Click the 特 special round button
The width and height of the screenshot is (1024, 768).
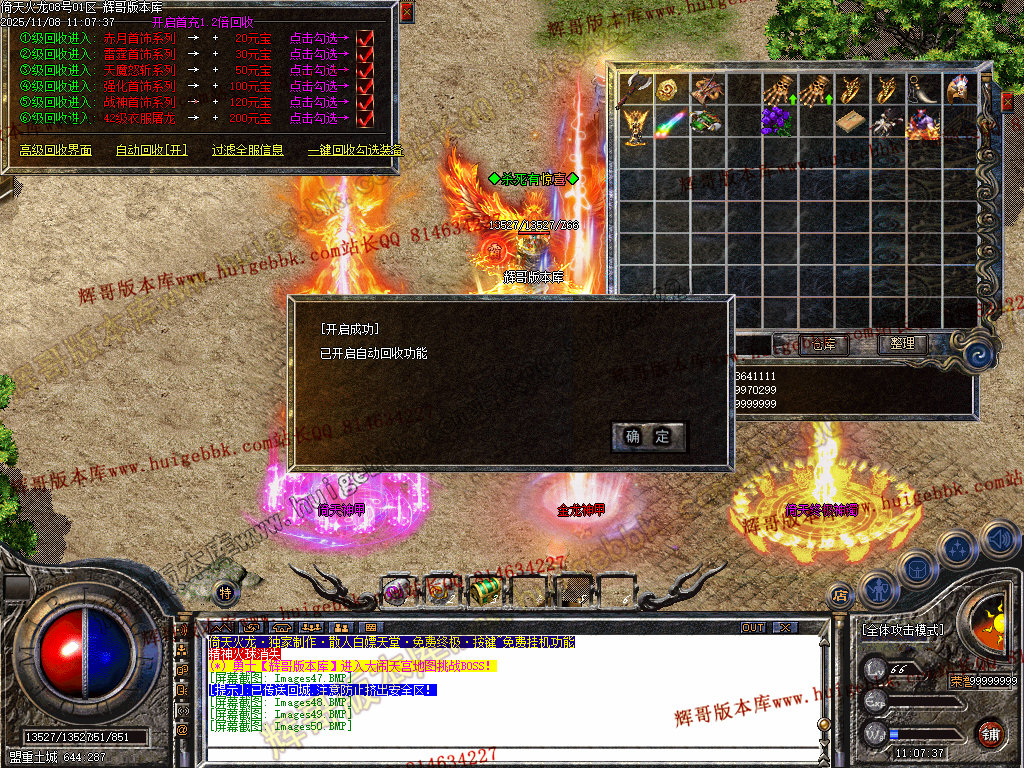[x=226, y=593]
